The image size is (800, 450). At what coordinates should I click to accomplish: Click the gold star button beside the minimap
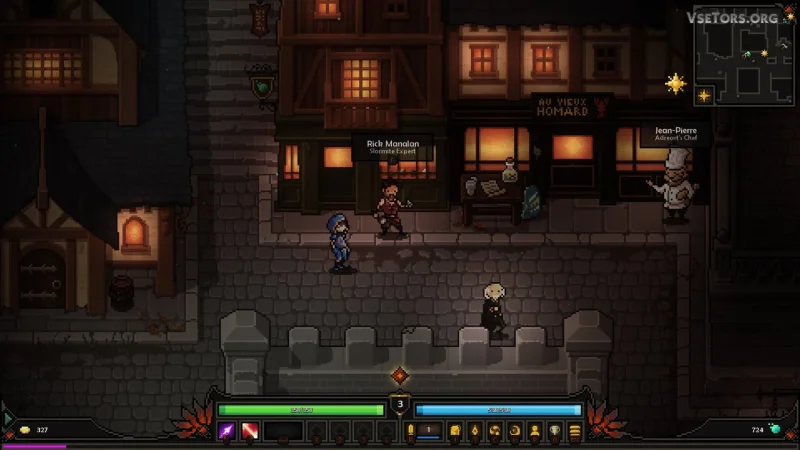pyautogui.click(x=677, y=84)
